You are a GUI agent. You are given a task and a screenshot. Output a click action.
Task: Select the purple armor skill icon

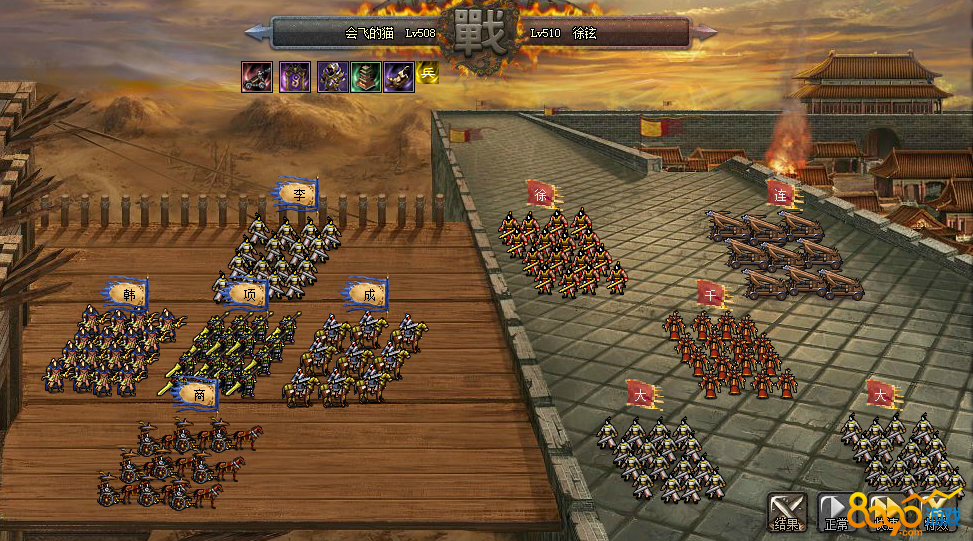333,77
